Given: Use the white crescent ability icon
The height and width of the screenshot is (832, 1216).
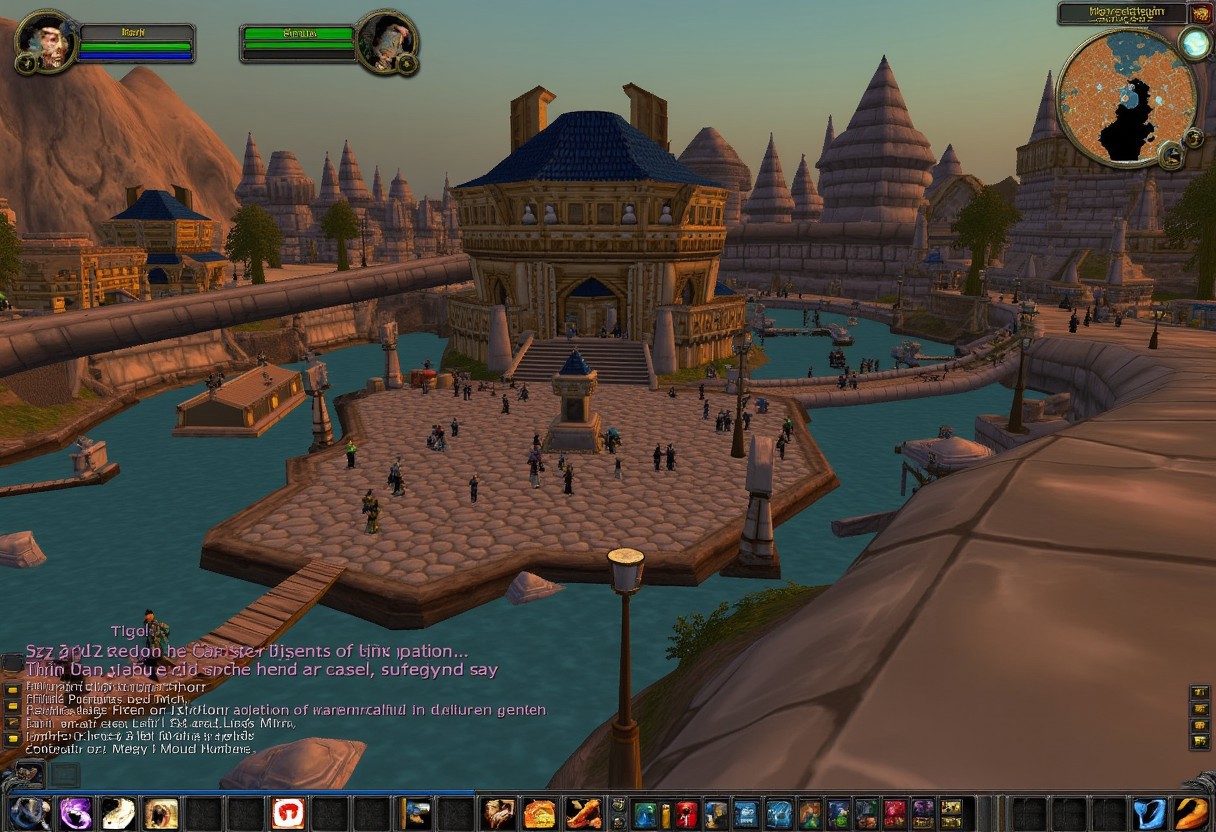Looking at the screenshot, I should pyautogui.click(x=118, y=813).
